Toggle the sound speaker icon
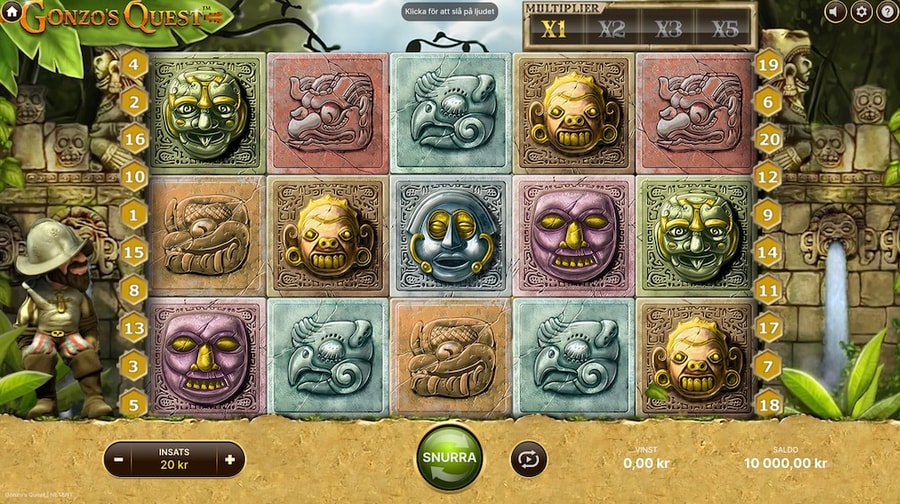This screenshot has width=900, height=504. tap(836, 12)
